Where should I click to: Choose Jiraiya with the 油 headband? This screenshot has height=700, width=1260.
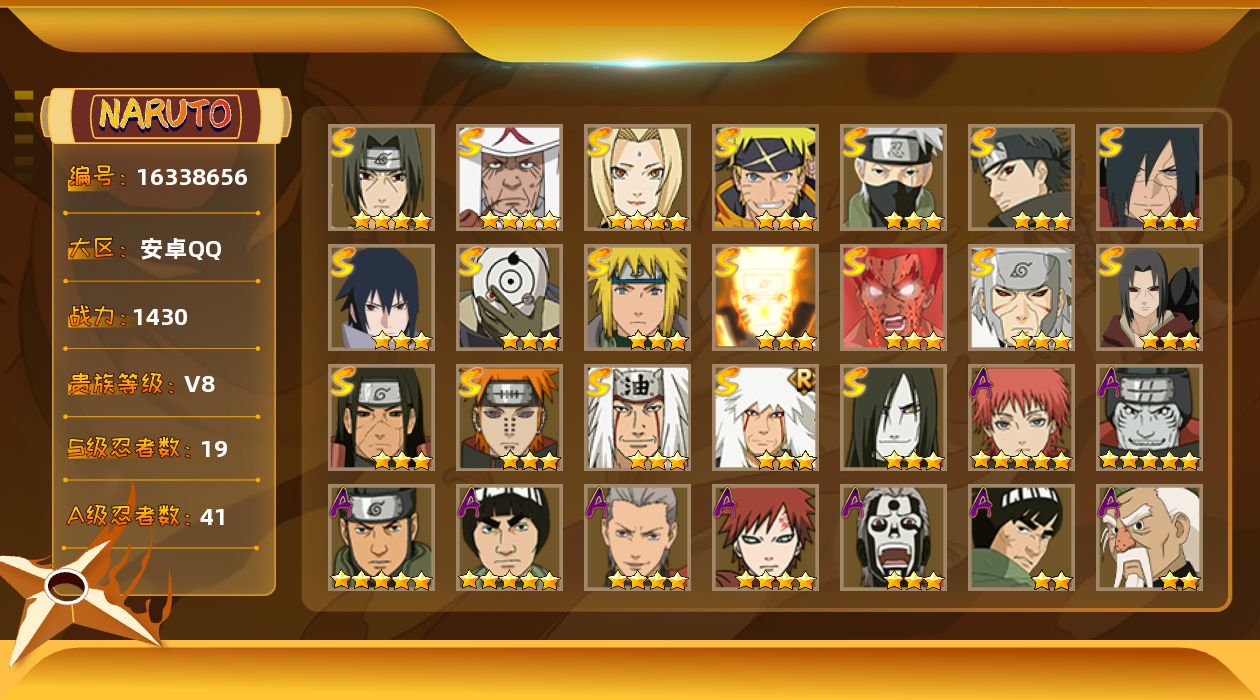click(x=637, y=418)
